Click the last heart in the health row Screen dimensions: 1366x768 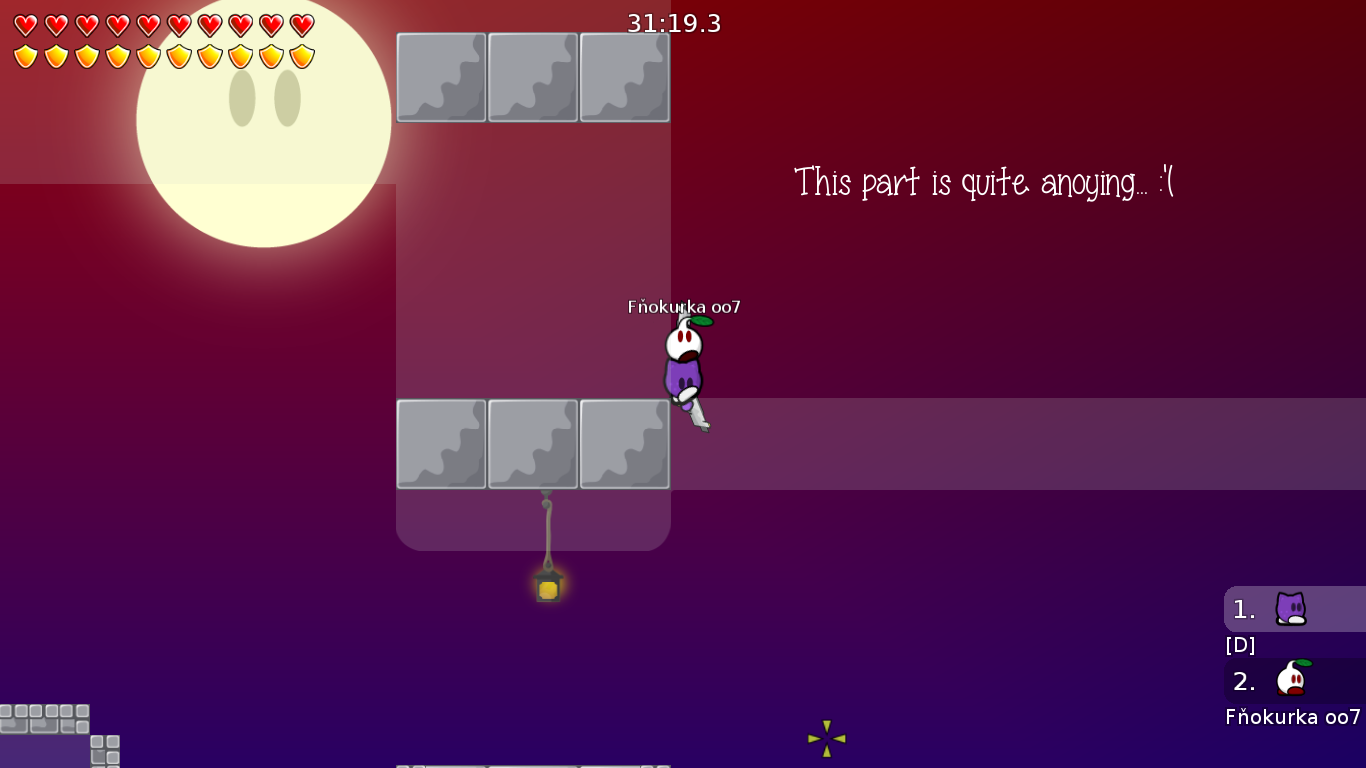pyautogui.click(x=301, y=24)
